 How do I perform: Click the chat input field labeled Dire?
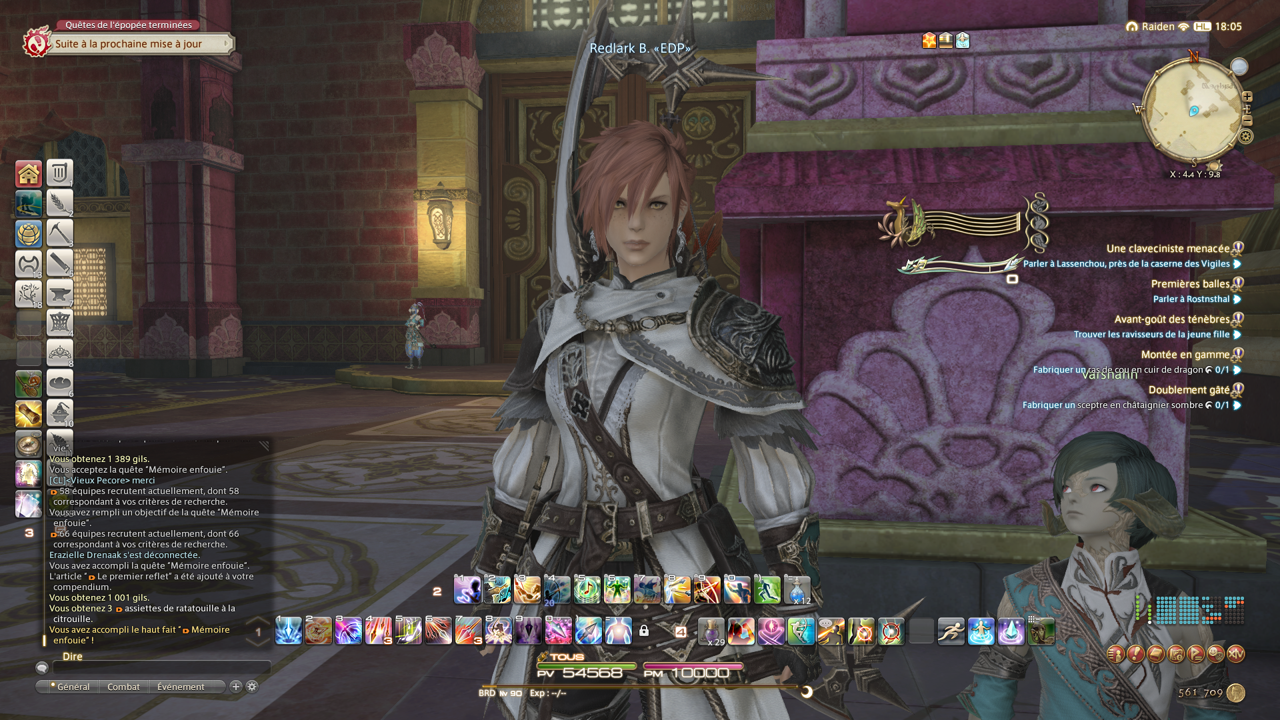coord(160,667)
